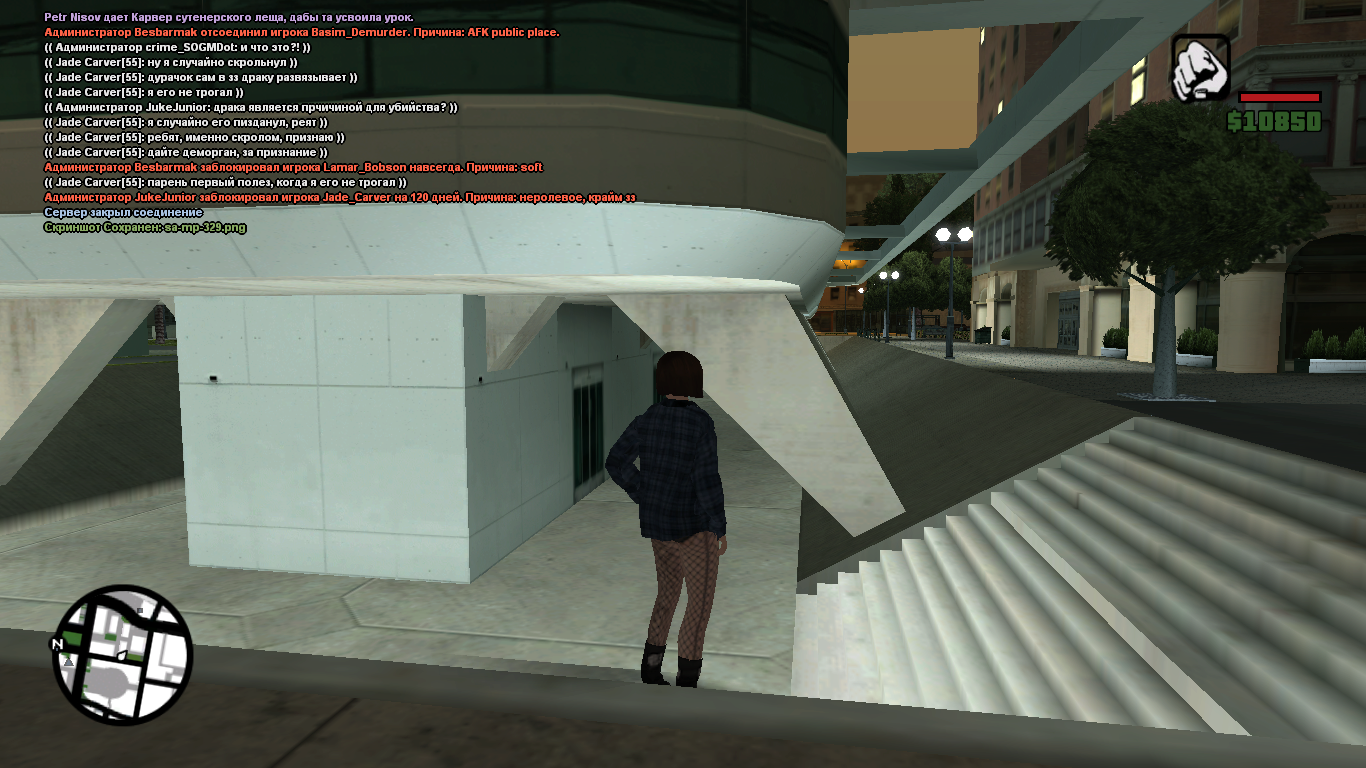
Task: Click the north marker on the radar
Action: click(57, 645)
